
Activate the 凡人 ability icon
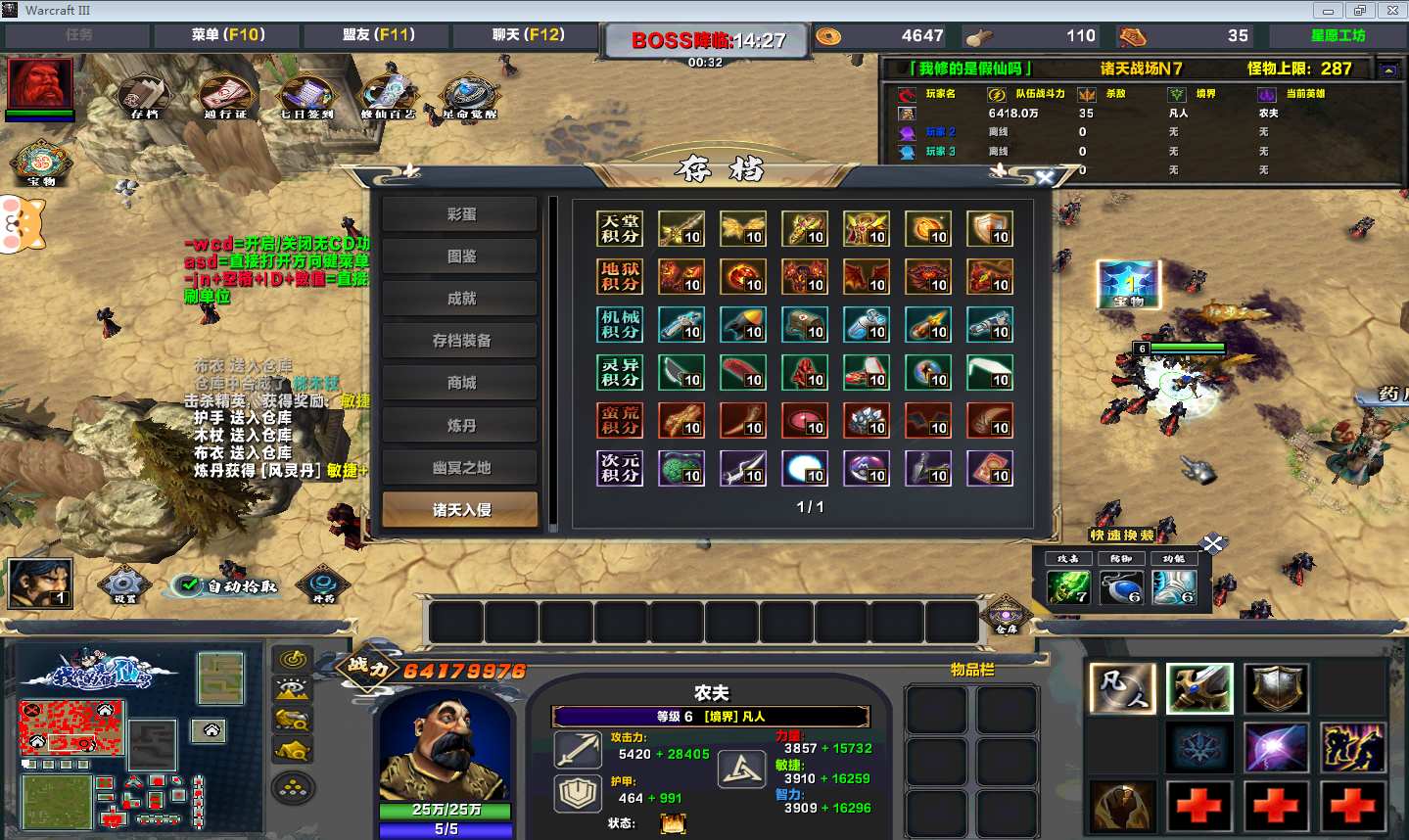coord(1122,688)
